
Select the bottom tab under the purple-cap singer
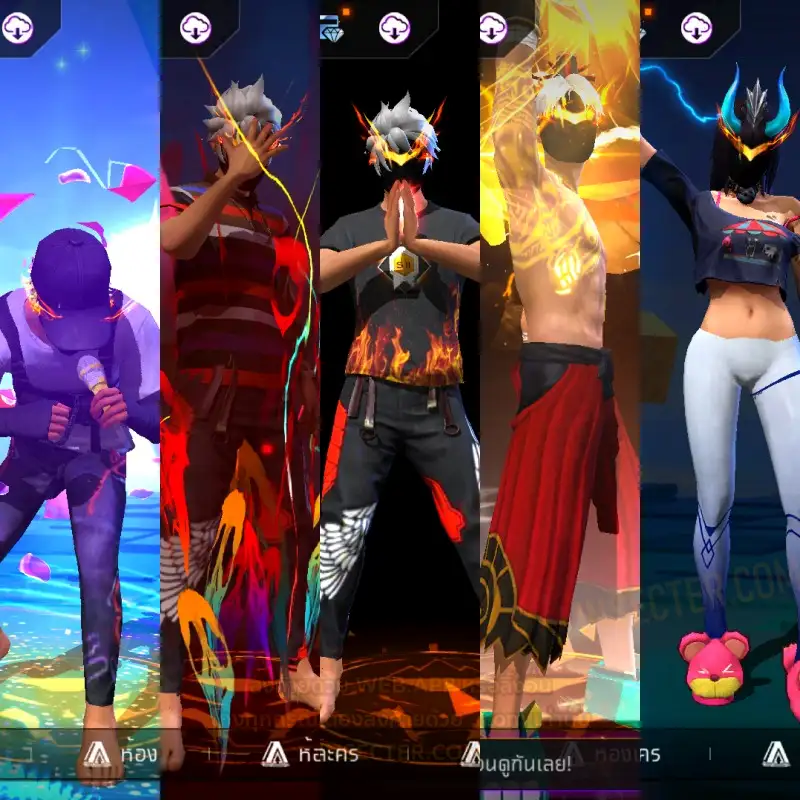coord(116,754)
